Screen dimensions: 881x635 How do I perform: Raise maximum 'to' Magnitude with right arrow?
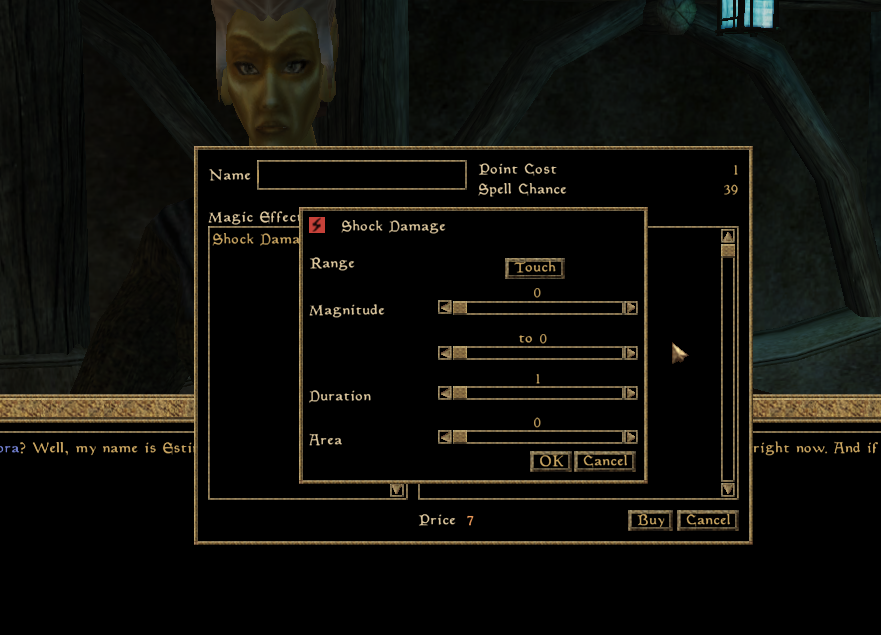click(631, 353)
